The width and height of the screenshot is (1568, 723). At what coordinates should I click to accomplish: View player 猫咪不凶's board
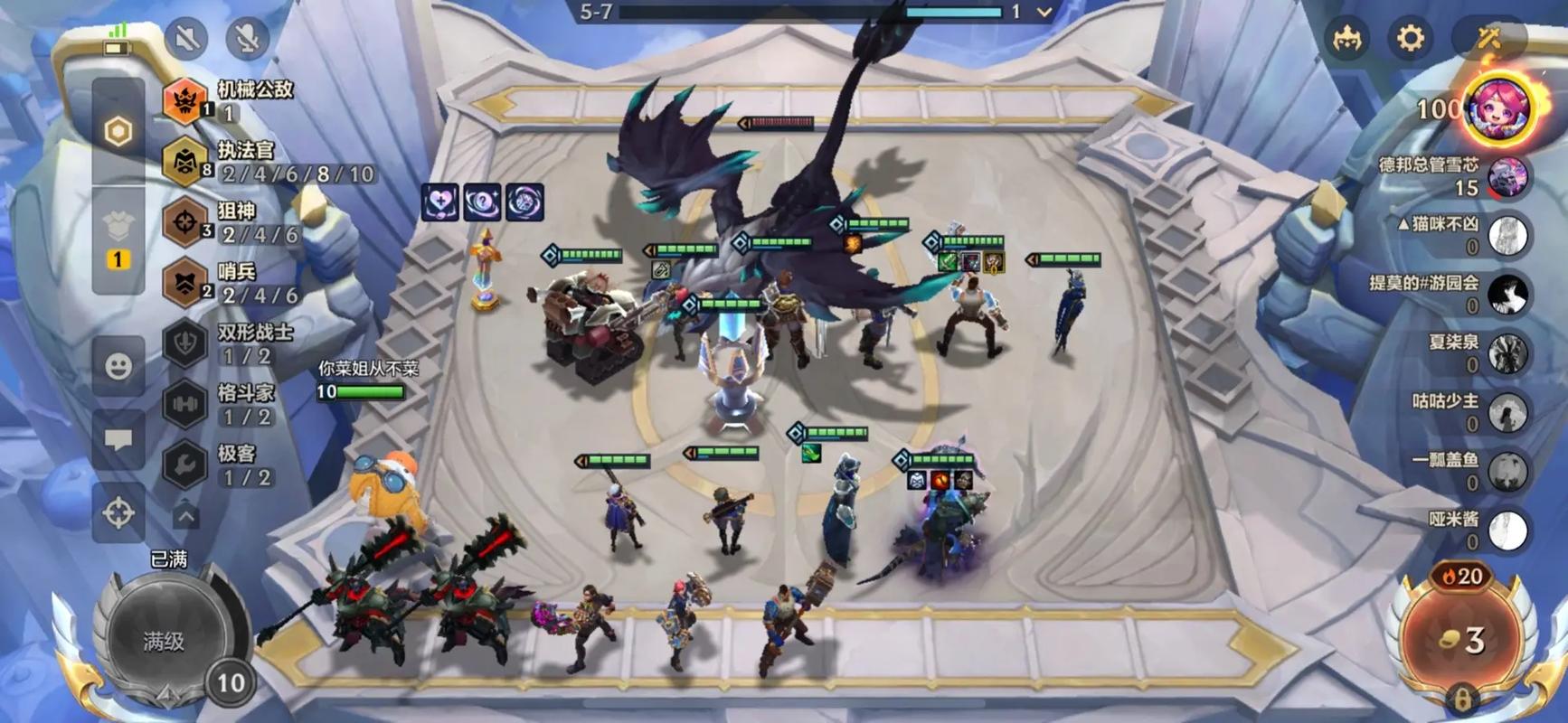coord(1507,235)
